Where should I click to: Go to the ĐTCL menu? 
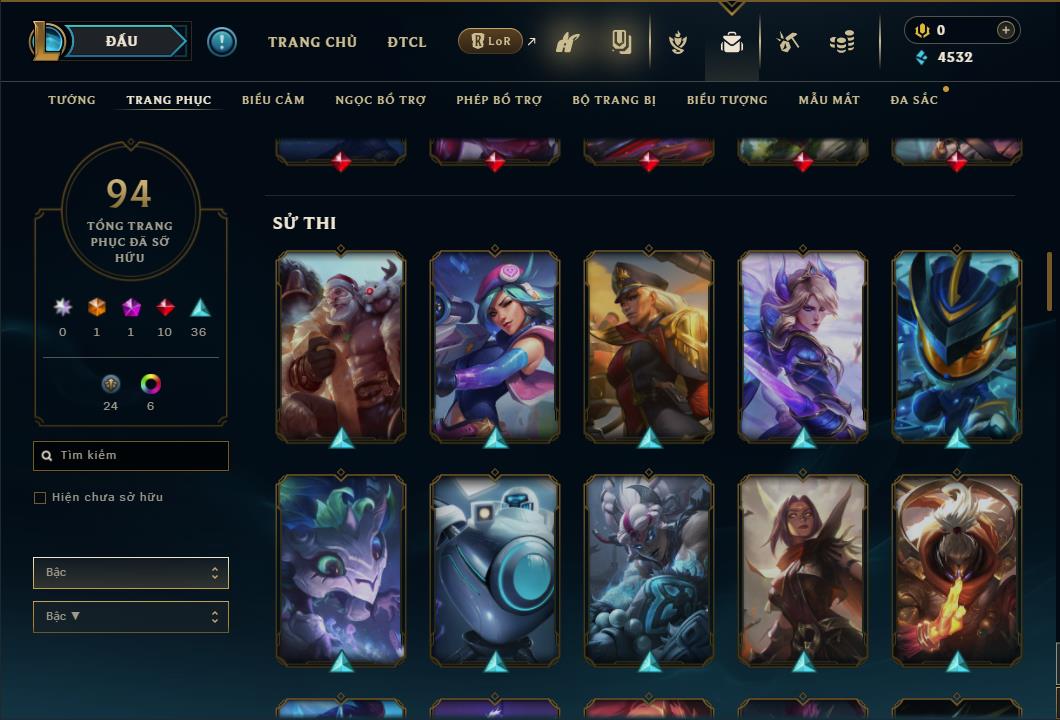coord(406,42)
